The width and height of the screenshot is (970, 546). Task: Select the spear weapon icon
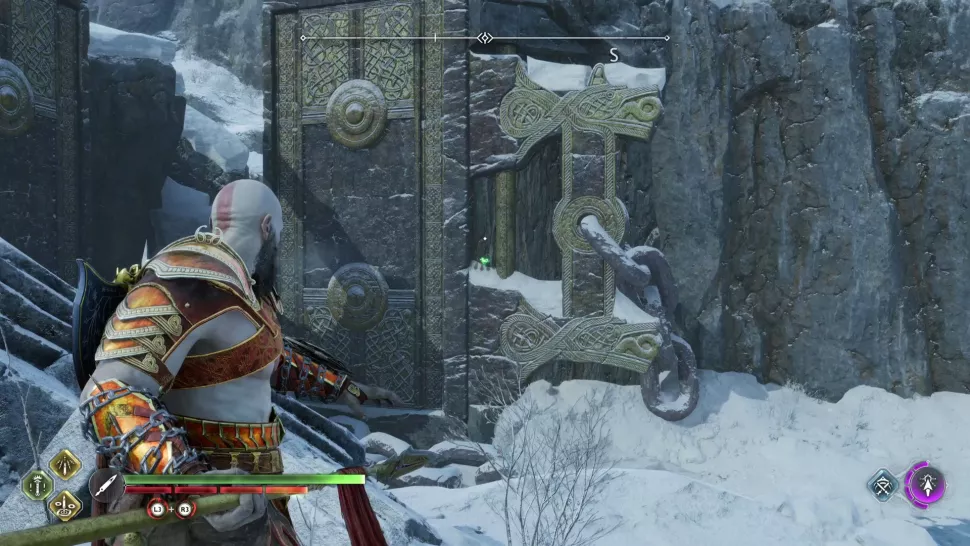click(x=105, y=486)
